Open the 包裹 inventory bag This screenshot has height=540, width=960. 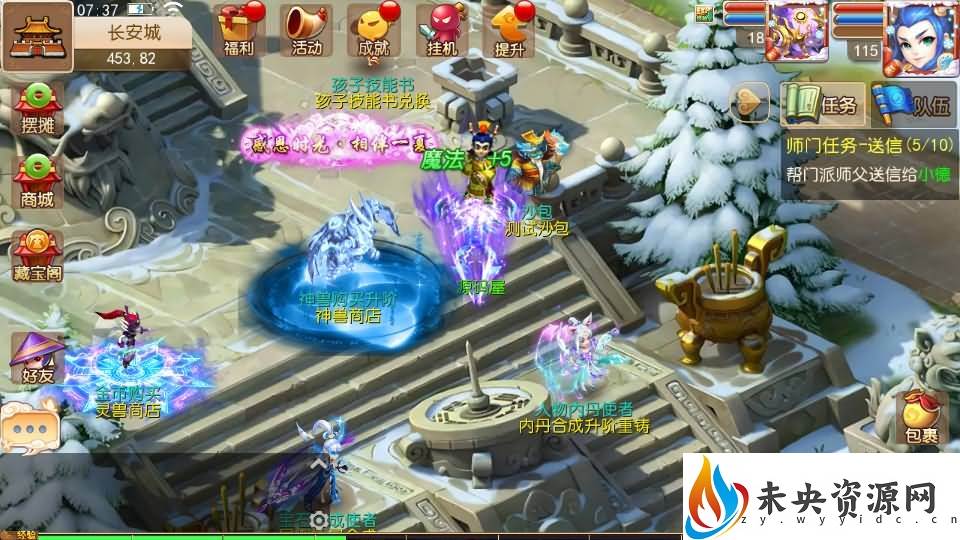[x=921, y=418]
